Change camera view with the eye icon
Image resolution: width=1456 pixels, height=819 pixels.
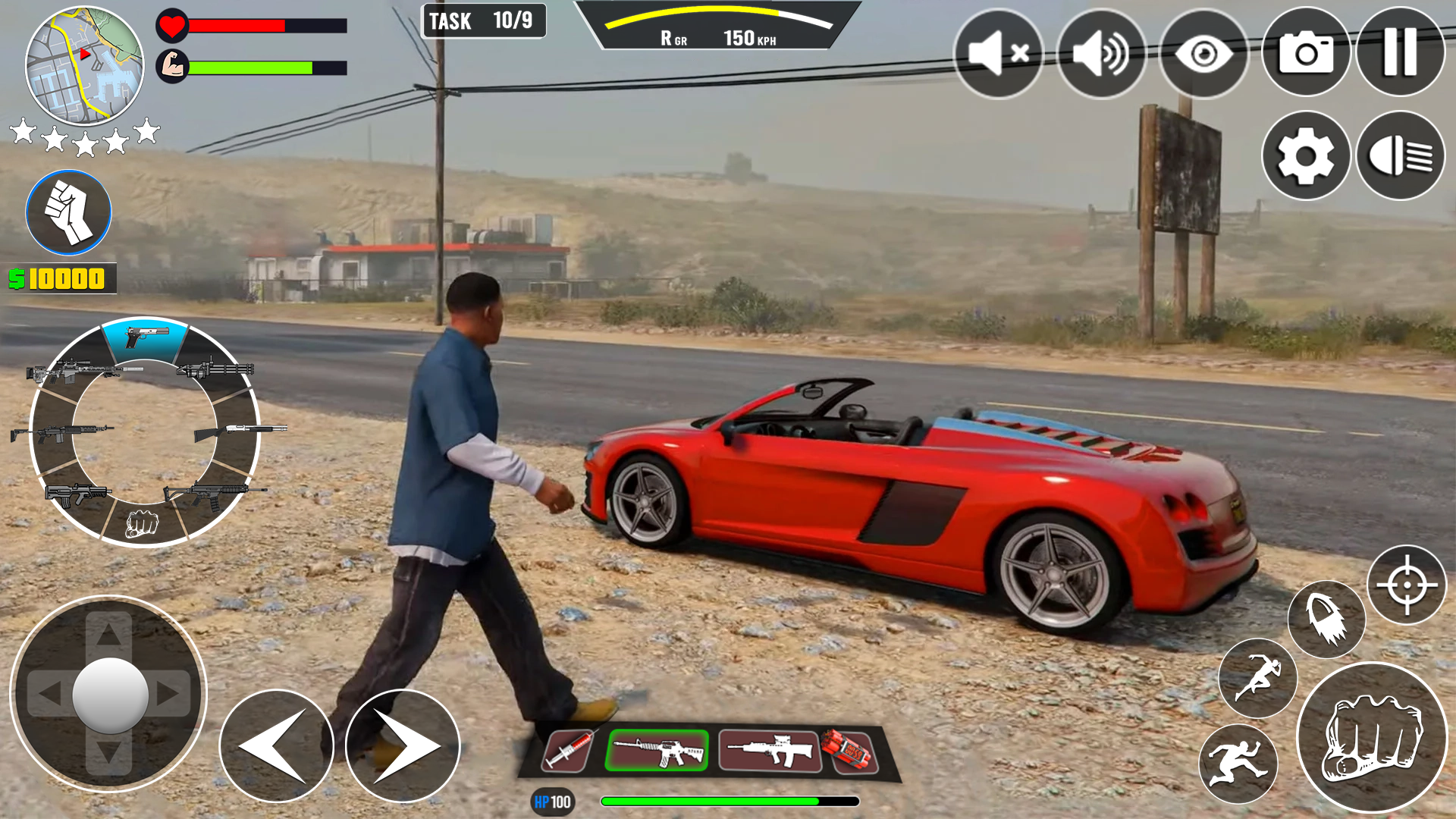pyautogui.click(x=1203, y=53)
